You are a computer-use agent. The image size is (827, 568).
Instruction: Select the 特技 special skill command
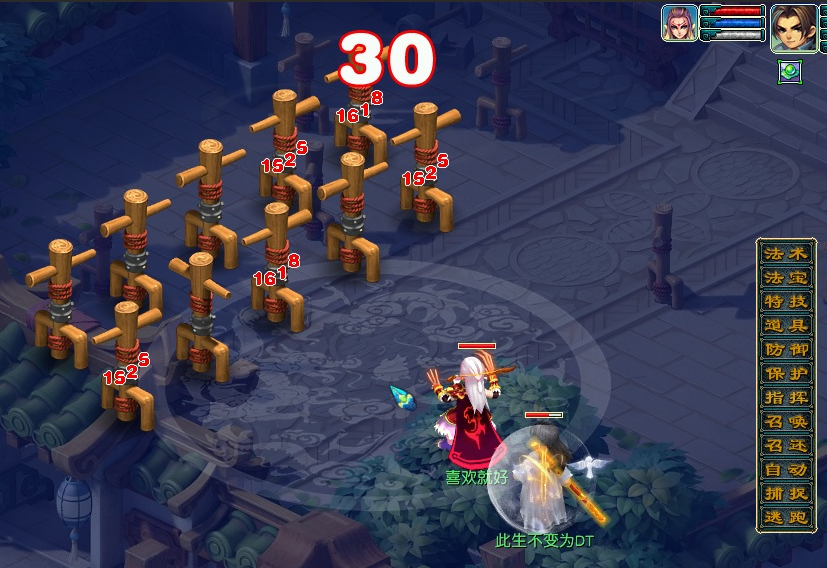[x=785, y=301]
